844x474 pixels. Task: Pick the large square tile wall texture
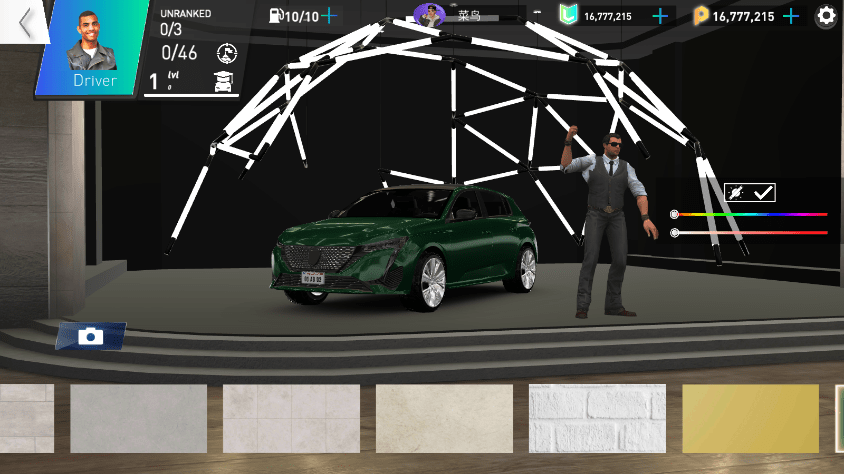tap(291, 418)
